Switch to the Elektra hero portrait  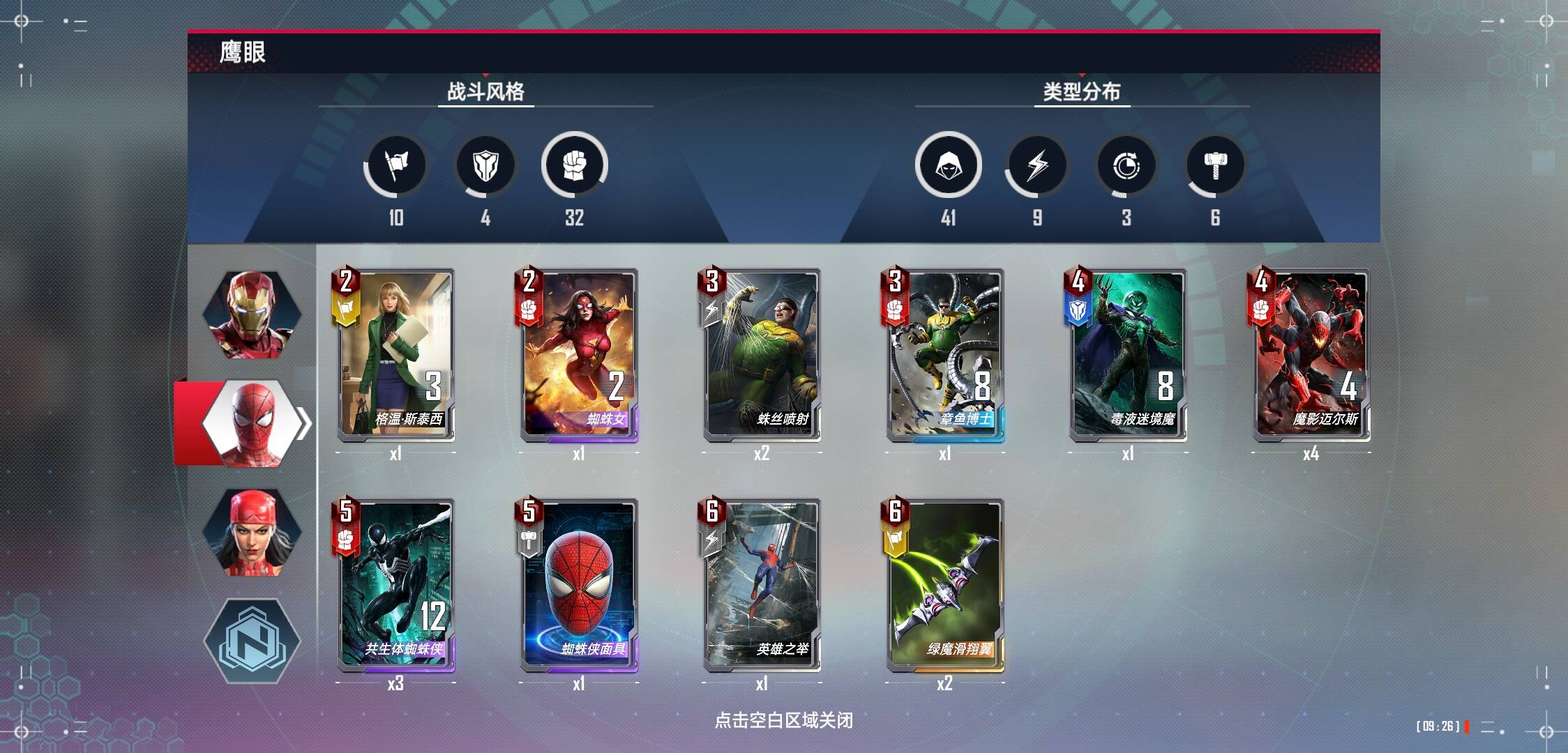point(252,532)
